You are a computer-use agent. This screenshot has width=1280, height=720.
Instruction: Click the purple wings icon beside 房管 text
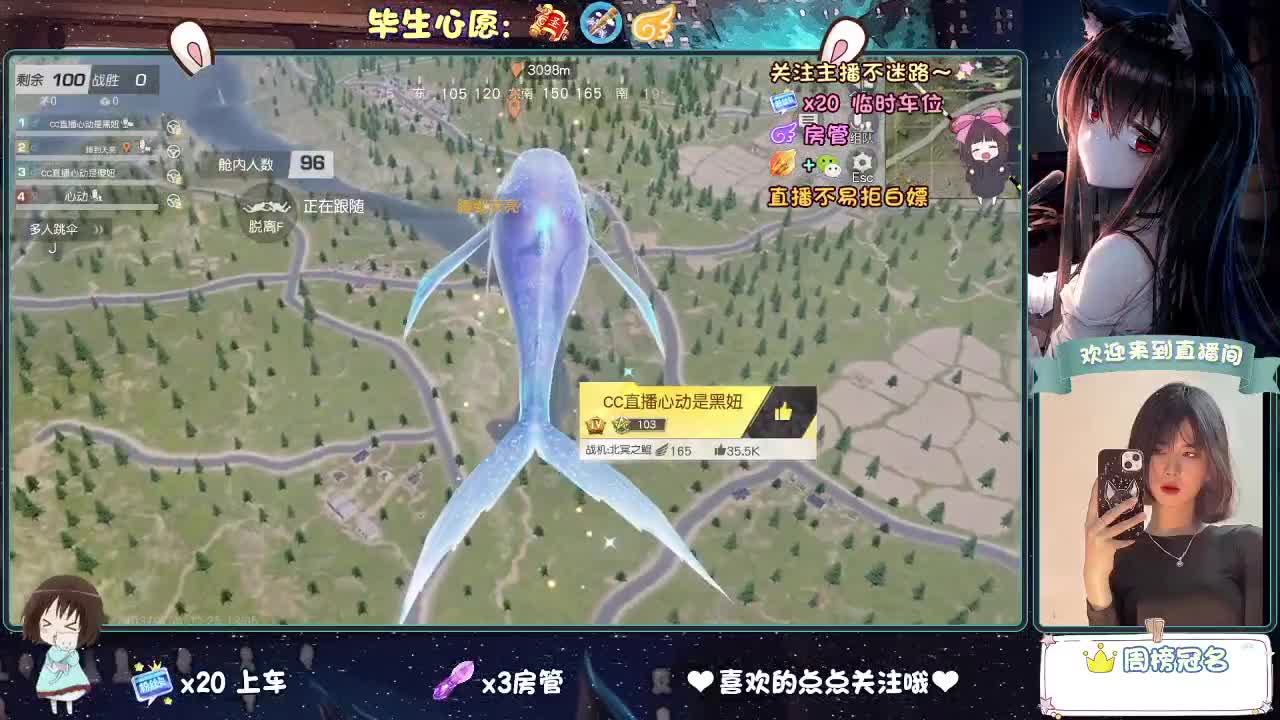click(783, 133)
